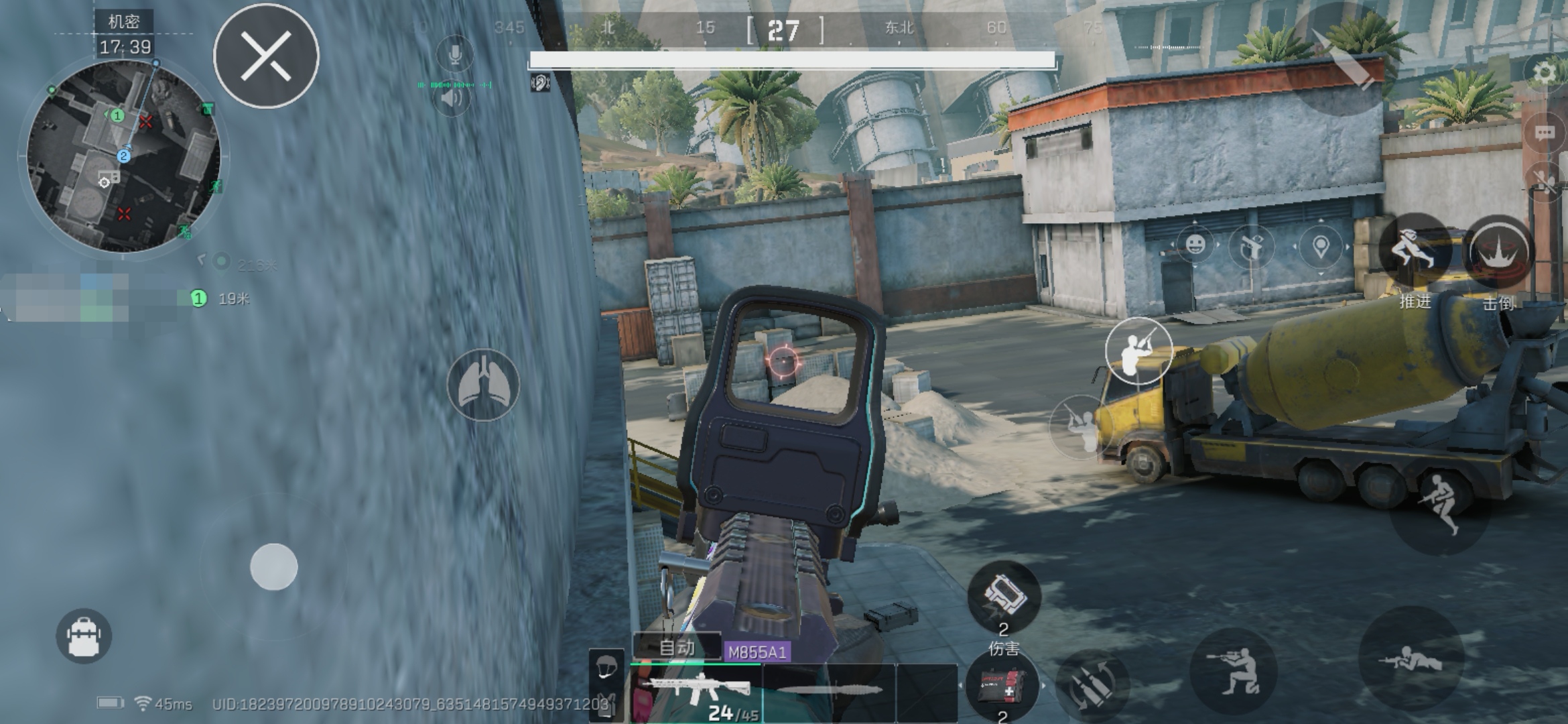This screenshot has width=1568, height=724.
Task: Switch the 自动 fire mode
Action: 677,648
